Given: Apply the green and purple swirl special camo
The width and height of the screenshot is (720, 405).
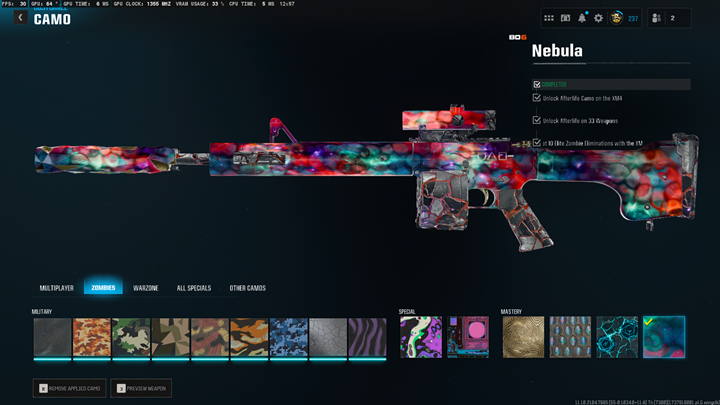Looking at the screenshot, I should click(419, 338).
